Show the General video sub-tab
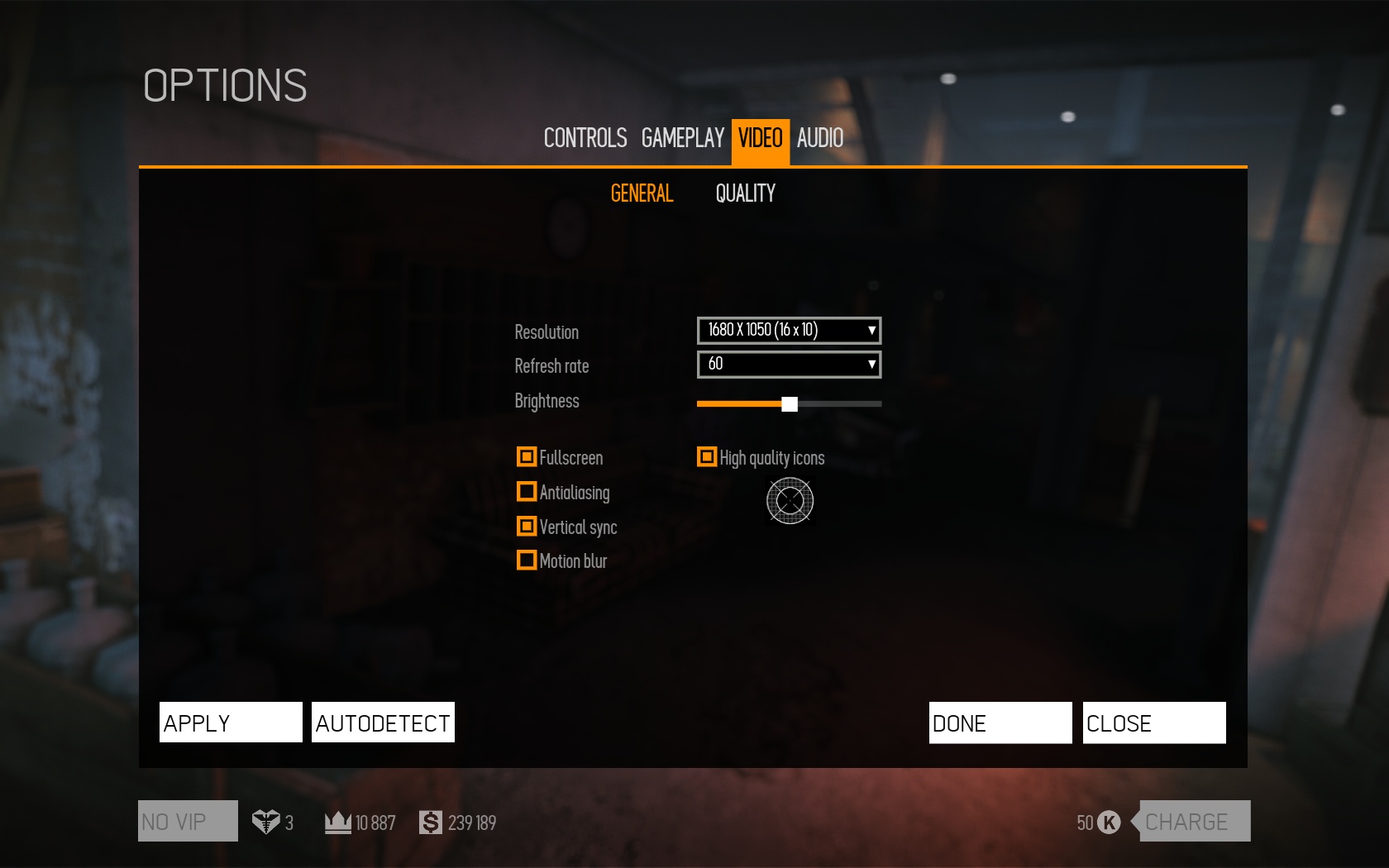Screen dimensions: 1389x868 (642, 193)
